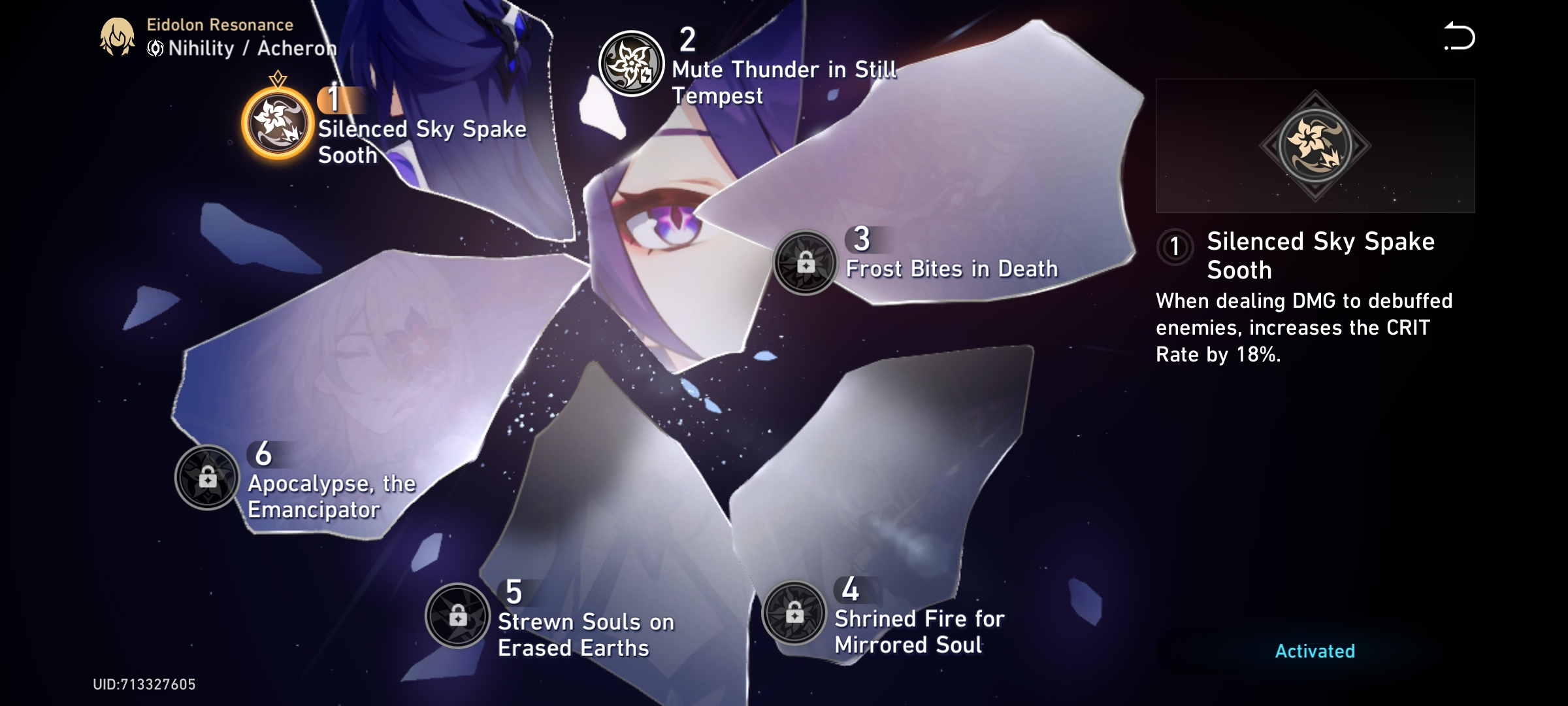Select Eidolon 5 Strewn Souls on Erased Earths
This screenshot has width=1568, height=706.
pyautogui.click(x=457, y=616)
